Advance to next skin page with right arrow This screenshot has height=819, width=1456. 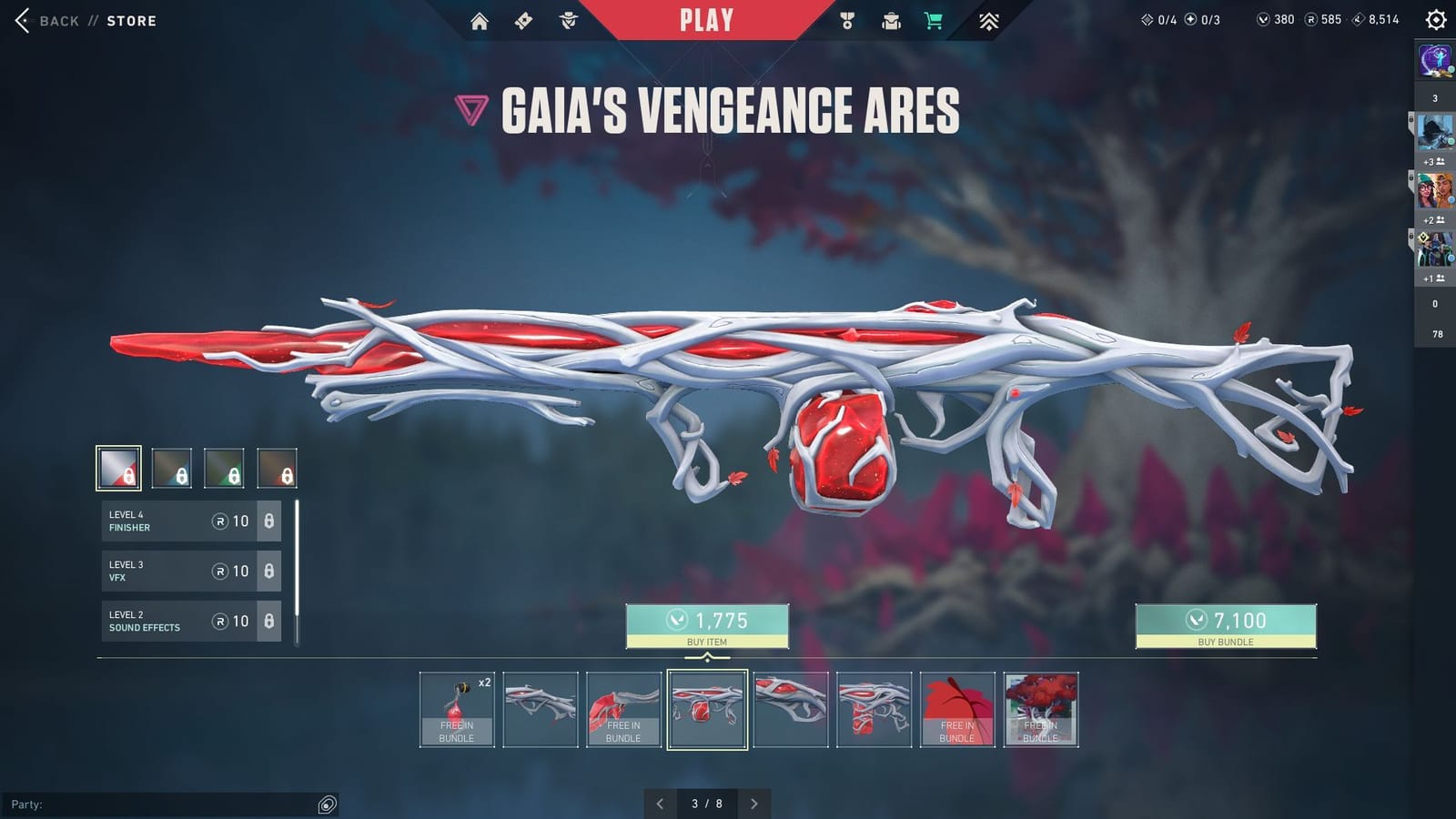(753, 804)
